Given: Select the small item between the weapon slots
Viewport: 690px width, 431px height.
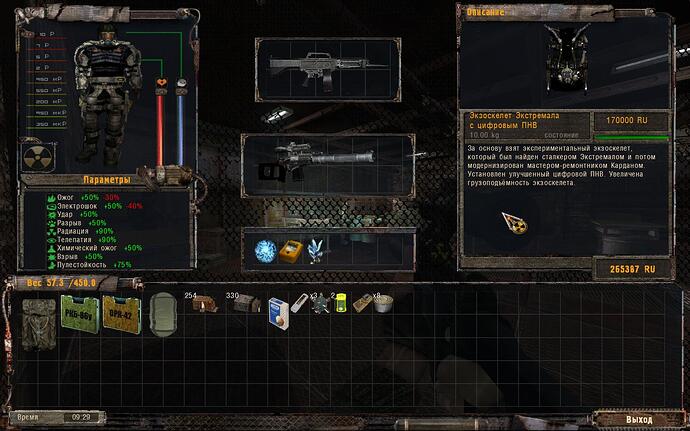Looking at the screenshot, I should point(274,116).
